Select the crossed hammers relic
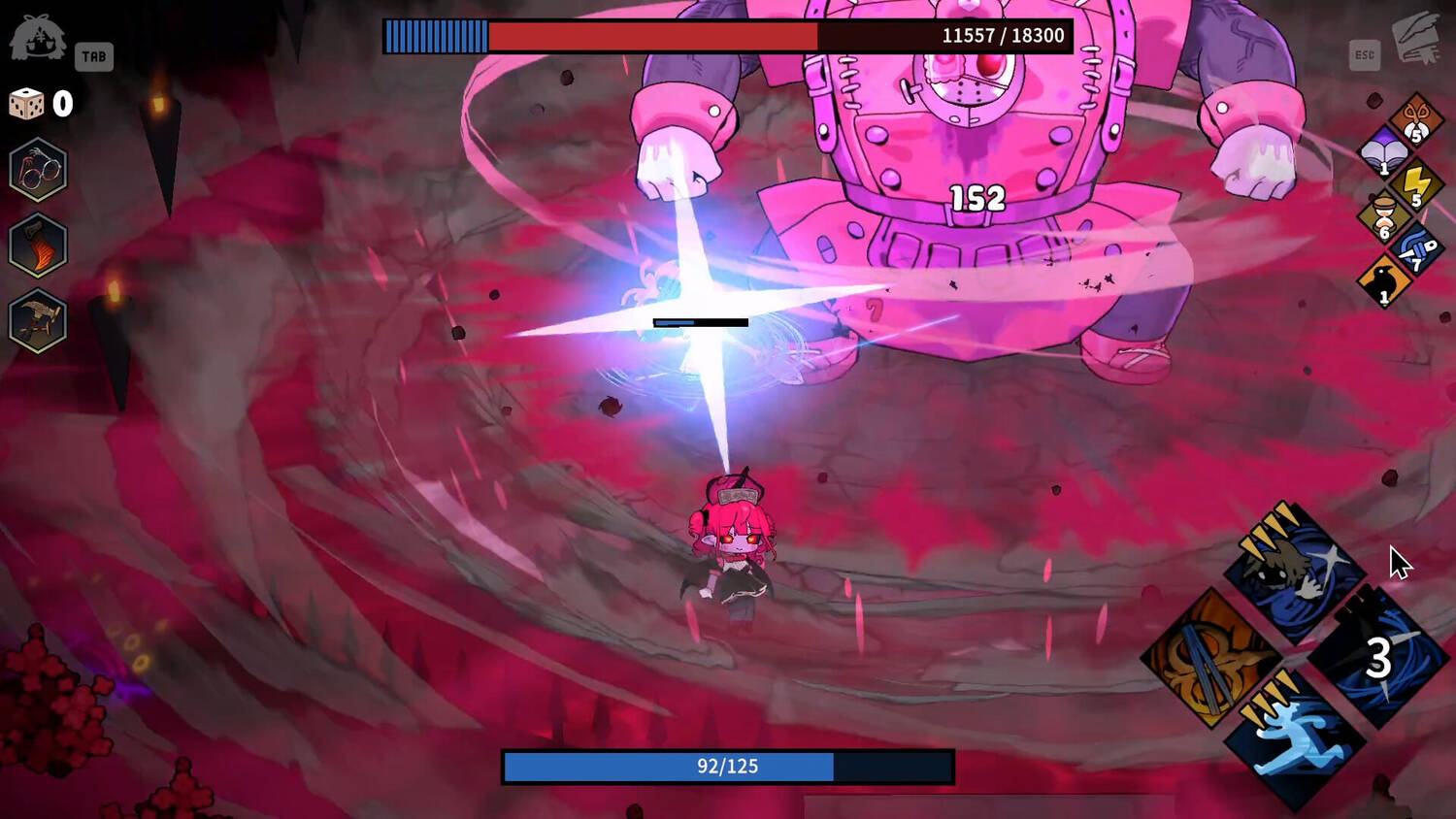The width and height of the screenshot is (1456, 819). click(38, 321)
